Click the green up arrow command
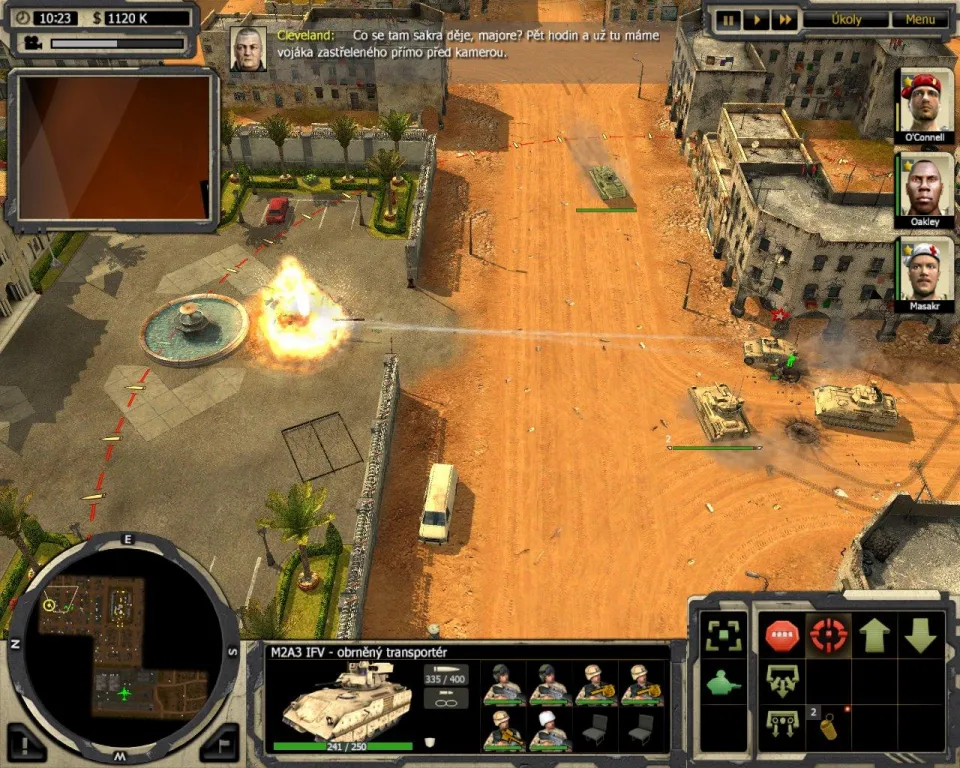Screen dimensions: 960x768 coord(875,635)
